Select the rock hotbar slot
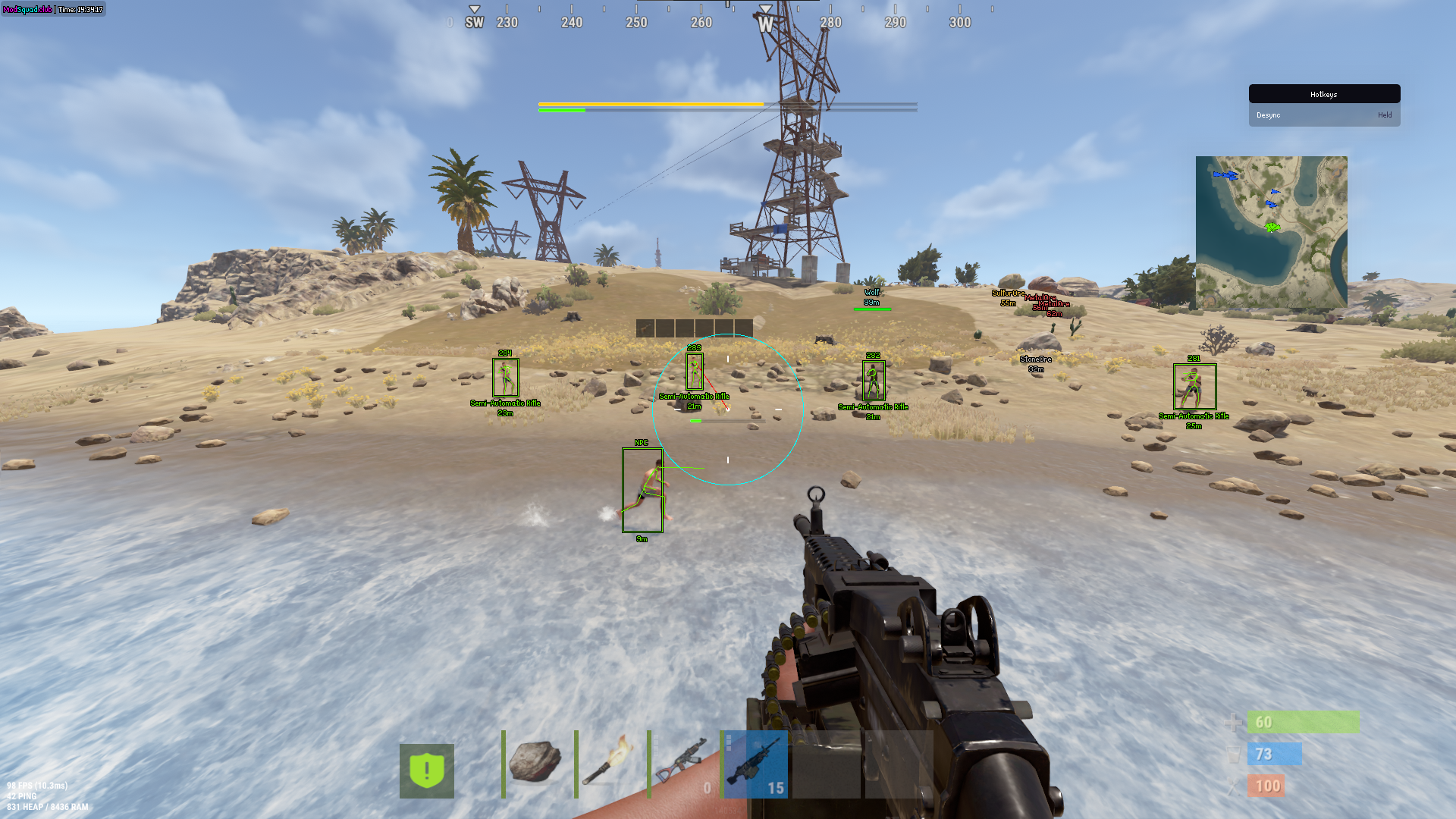The width and height of the screenshot is (1456, 819). click(x=535, y=764)
